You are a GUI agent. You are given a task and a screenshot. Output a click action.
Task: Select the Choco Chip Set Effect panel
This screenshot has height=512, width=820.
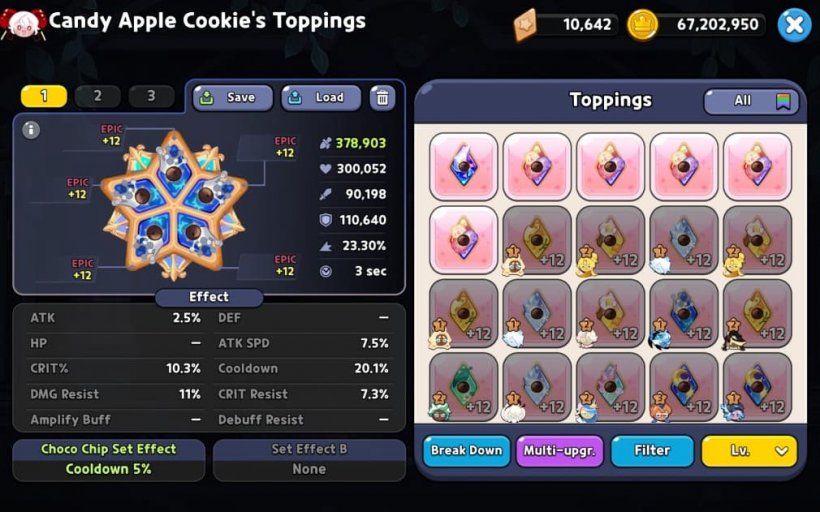(108, 460)
